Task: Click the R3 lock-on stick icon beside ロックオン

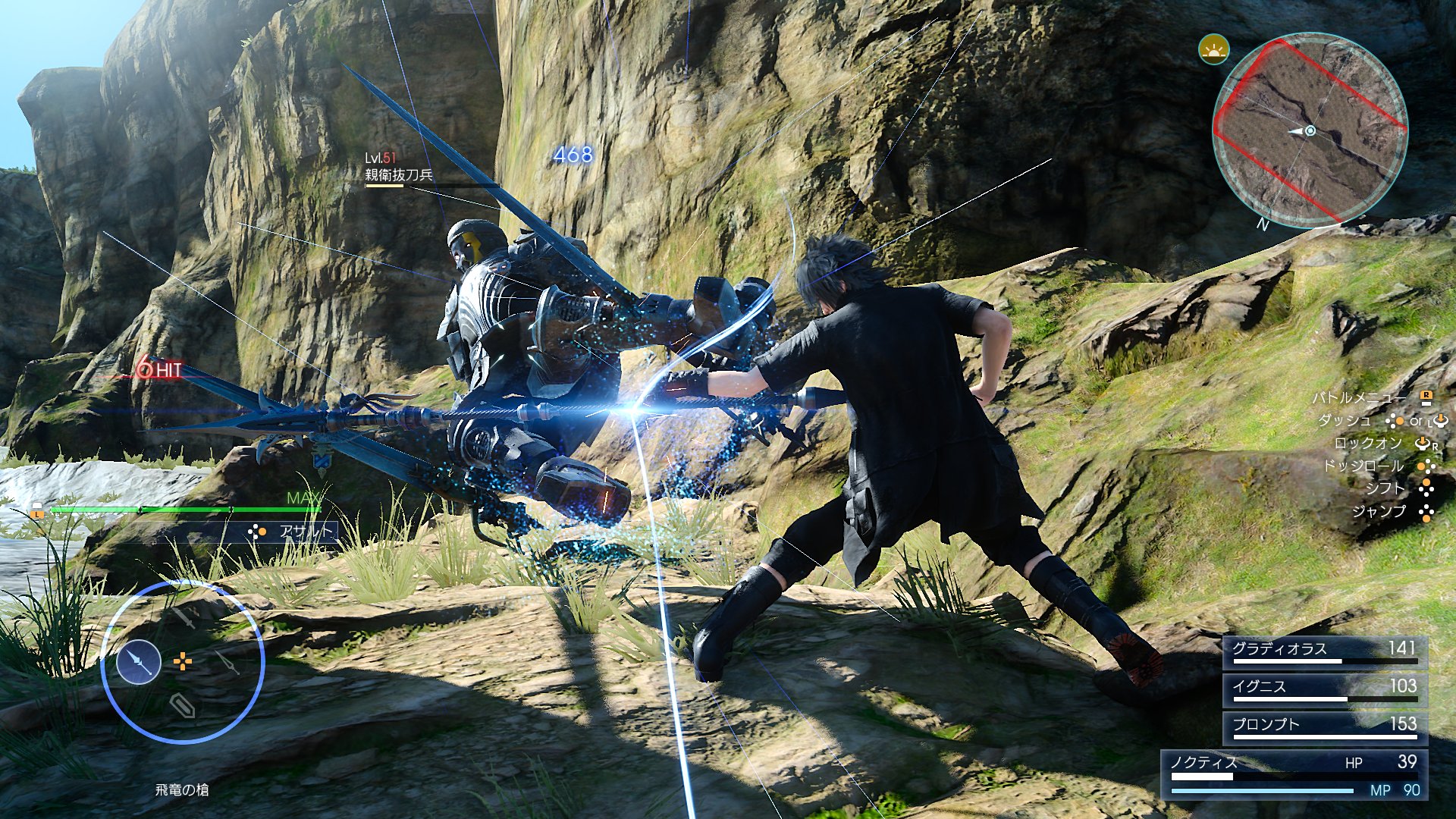Action: [1423, 444]
